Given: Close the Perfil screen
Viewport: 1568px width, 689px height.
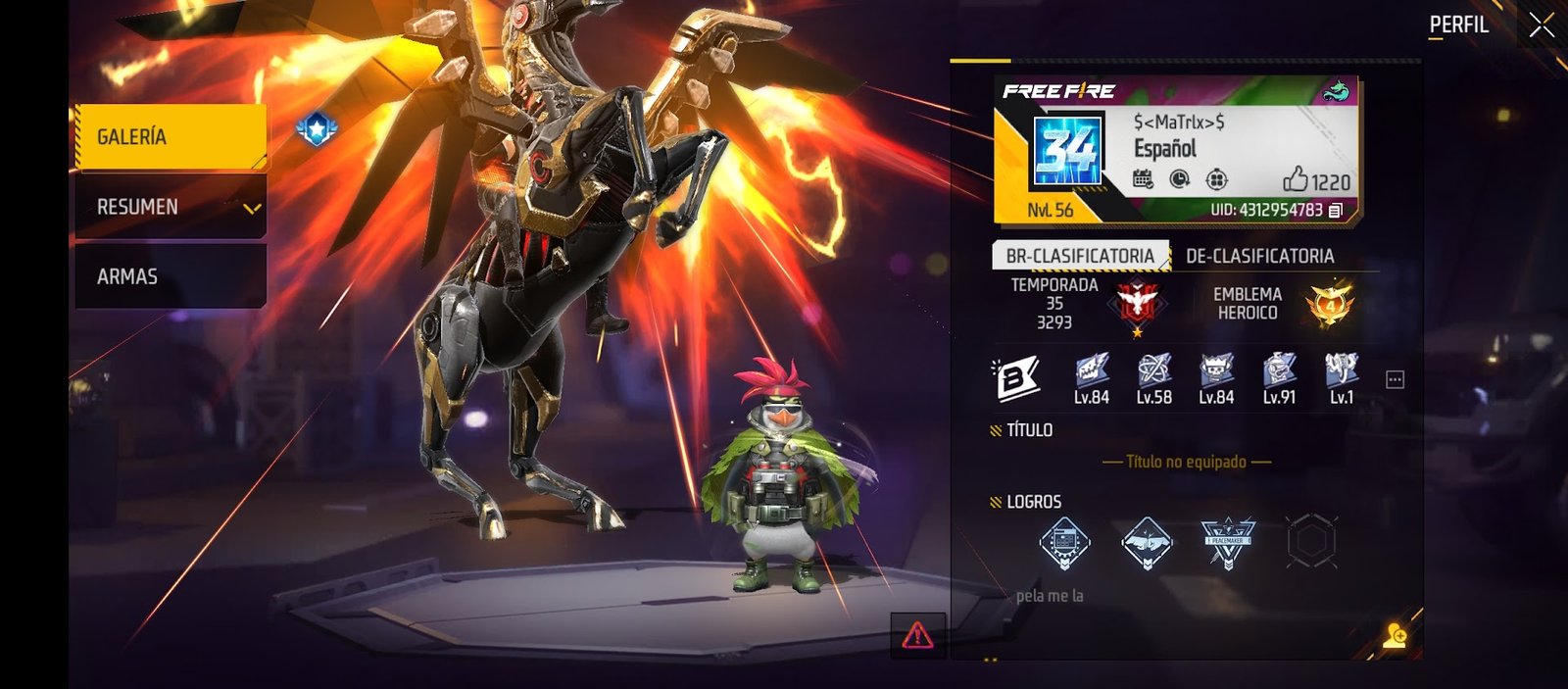Looking at the screenshot, I should pyautogui.click(x=1542, y=25).
